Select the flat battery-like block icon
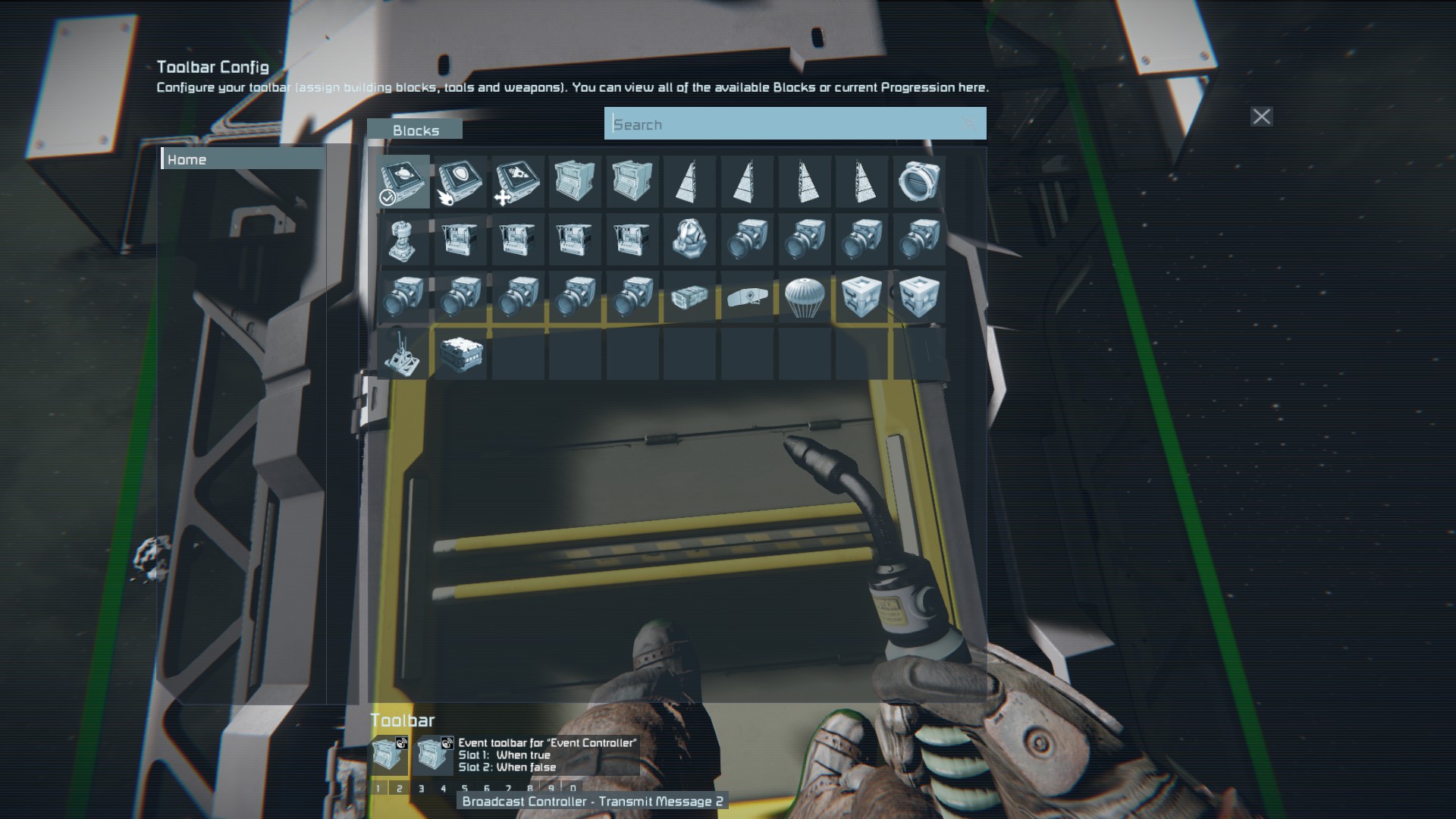The height and width of the screenshot is (819, 1456). click(x=689, y=297)
